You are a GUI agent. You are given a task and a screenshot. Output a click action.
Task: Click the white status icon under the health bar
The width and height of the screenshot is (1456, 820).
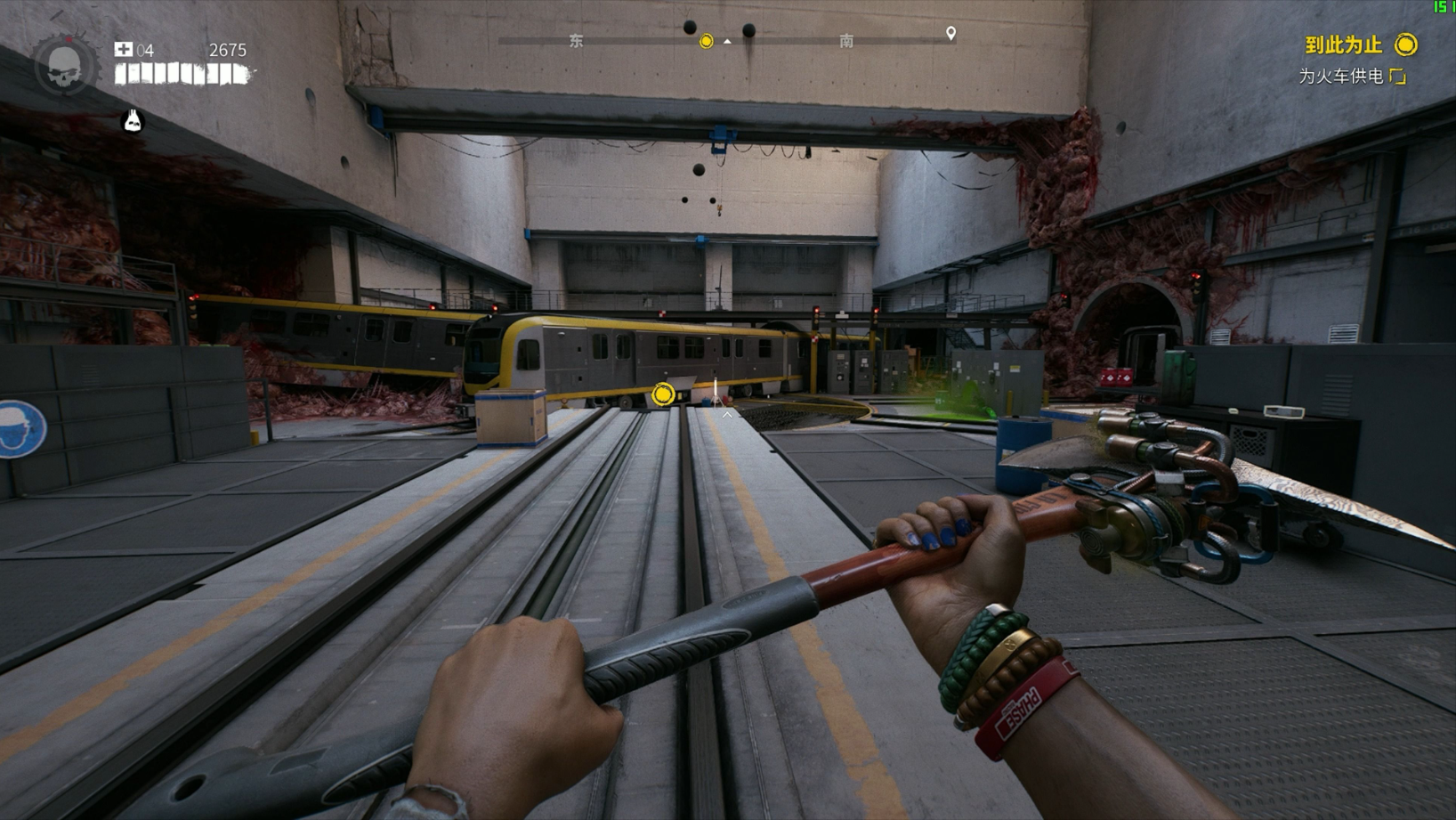tap(133, 120)
